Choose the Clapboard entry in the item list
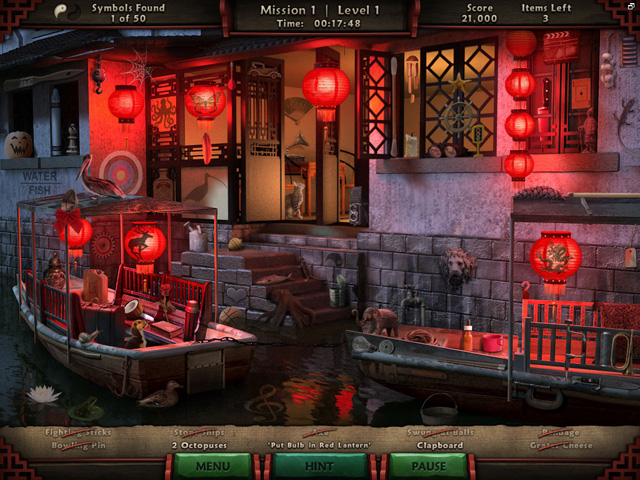The width and height of the screenshot is (640, 480). coord(439,444)
